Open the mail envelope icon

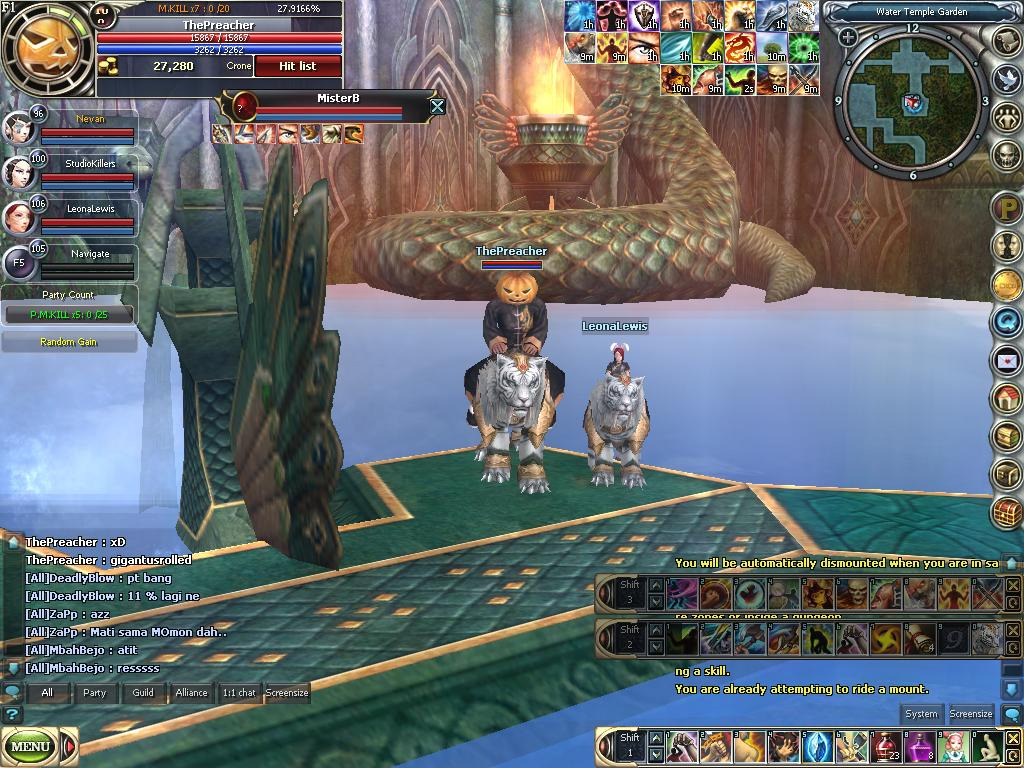[x=1006, y=360]
